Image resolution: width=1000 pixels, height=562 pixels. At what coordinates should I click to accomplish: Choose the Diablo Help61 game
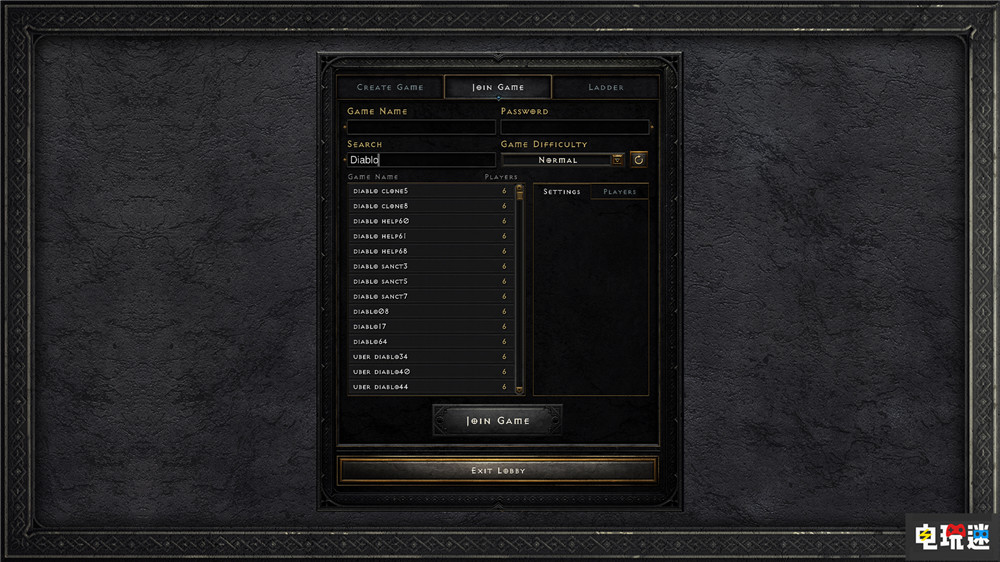pyautogui.click(x=430, y=236)
